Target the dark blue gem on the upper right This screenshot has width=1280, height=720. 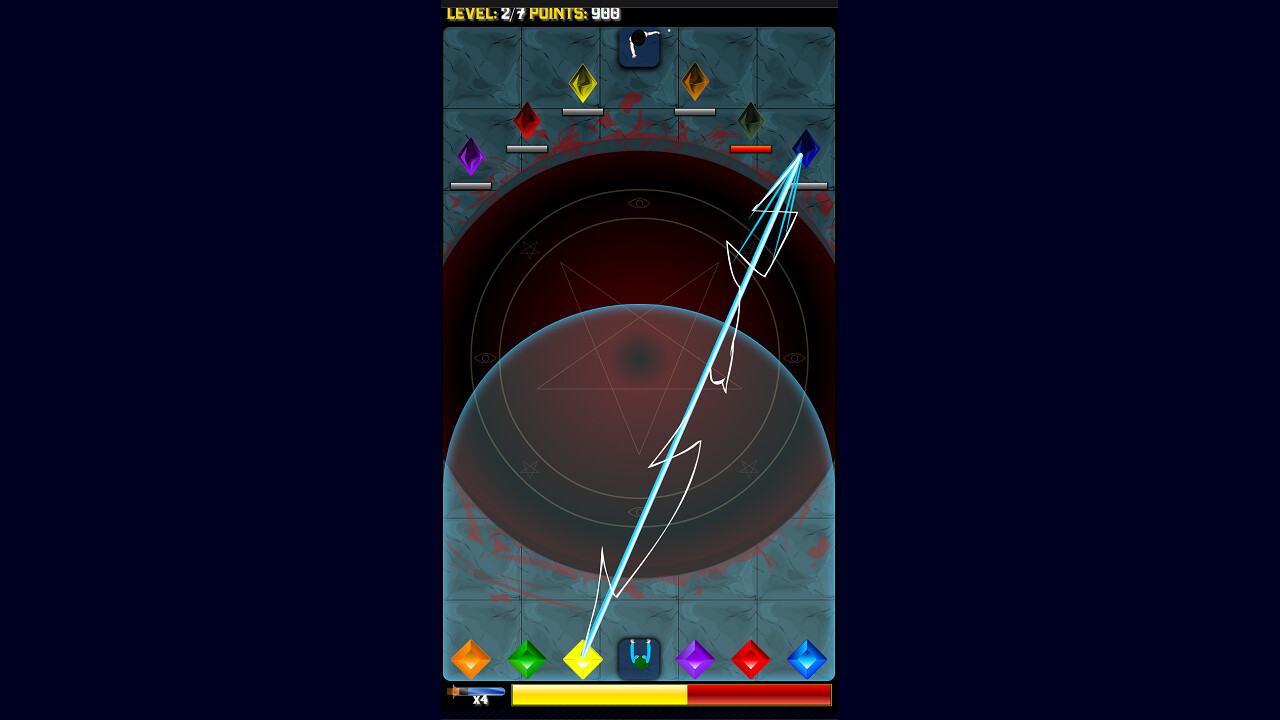[806, 149]
